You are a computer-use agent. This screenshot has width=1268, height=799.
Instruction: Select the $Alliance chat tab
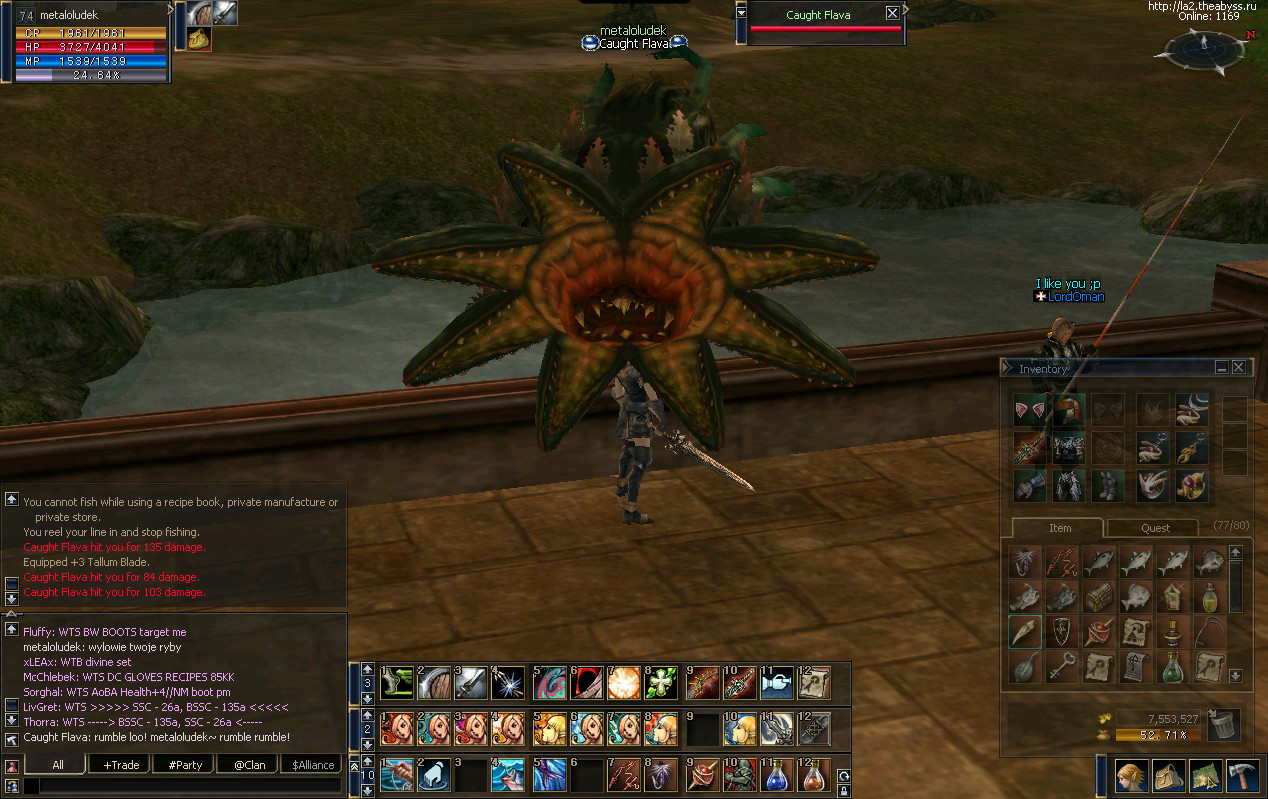(x=313, y=765)
